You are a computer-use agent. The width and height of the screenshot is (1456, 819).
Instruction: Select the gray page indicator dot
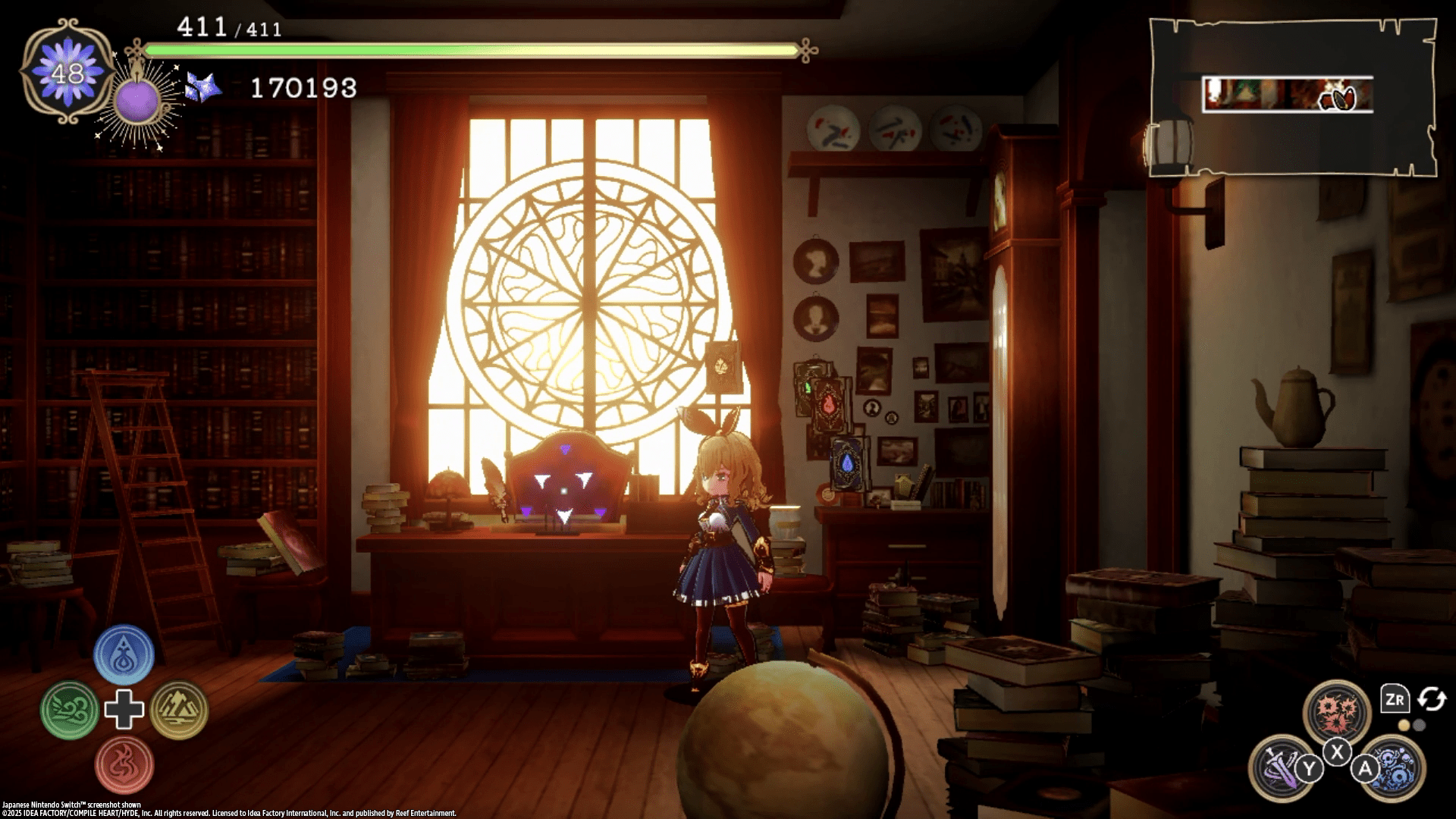(1420, 725)
